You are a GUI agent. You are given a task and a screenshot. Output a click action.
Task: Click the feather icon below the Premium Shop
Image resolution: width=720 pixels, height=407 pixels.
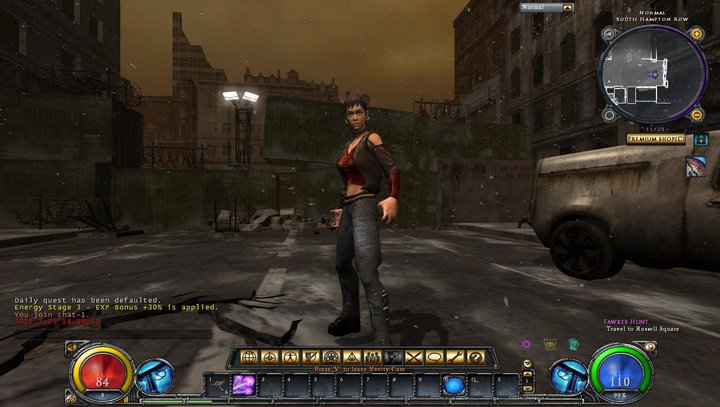pos(697,165)
